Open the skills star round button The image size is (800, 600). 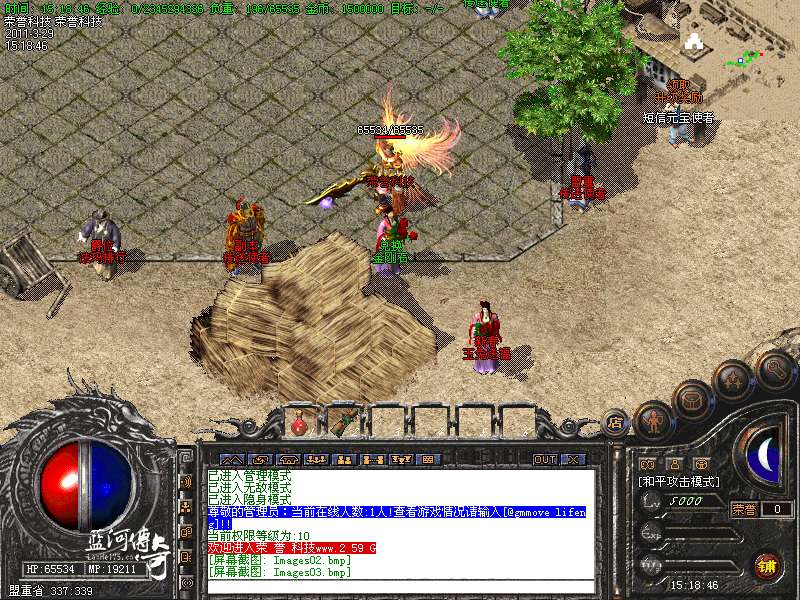[x=731, y=380]
